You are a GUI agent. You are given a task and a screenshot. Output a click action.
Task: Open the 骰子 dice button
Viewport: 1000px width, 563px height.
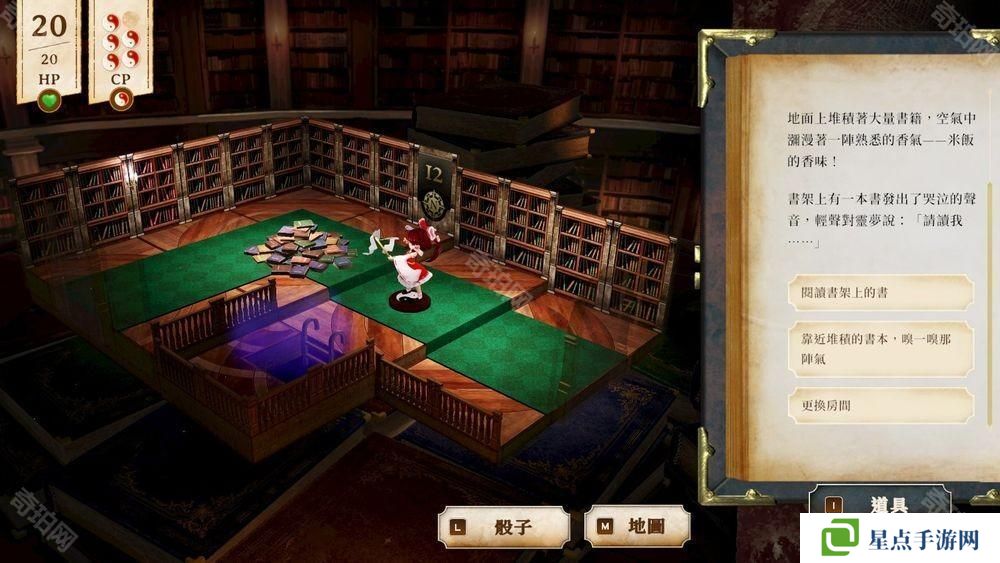point(503,526)
